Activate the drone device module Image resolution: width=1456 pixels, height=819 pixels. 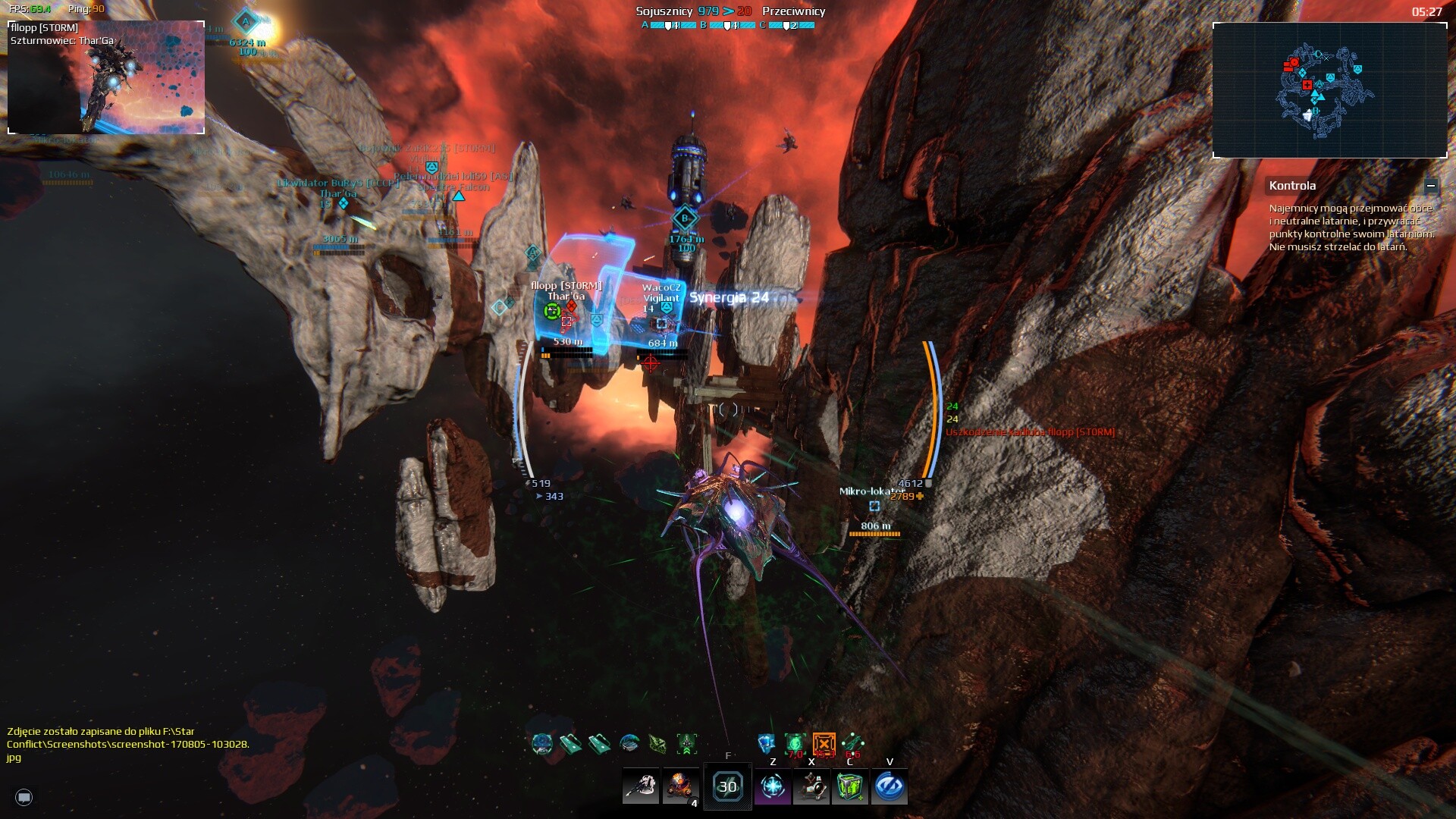tap(811, 786)
